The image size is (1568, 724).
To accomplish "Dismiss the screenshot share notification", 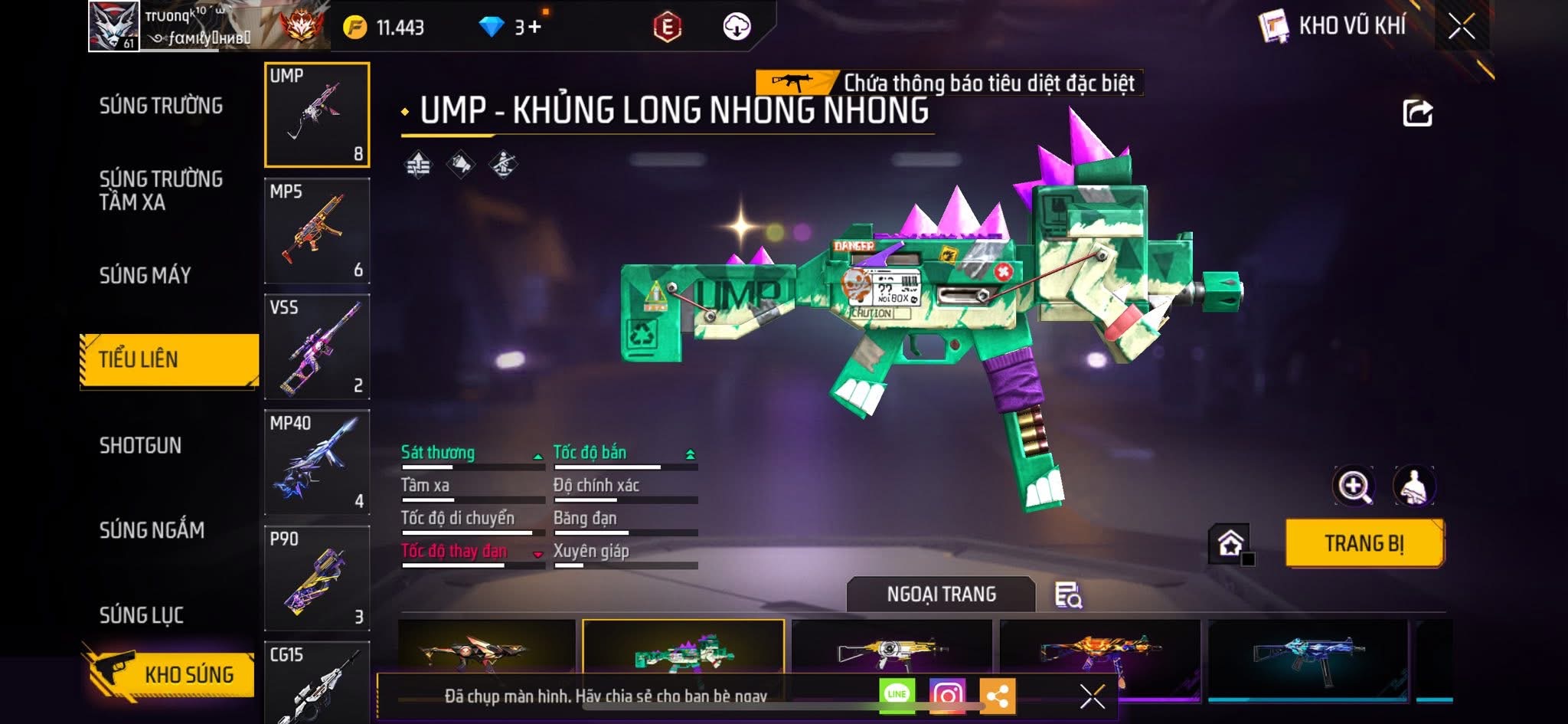I will pos(1092,696).
